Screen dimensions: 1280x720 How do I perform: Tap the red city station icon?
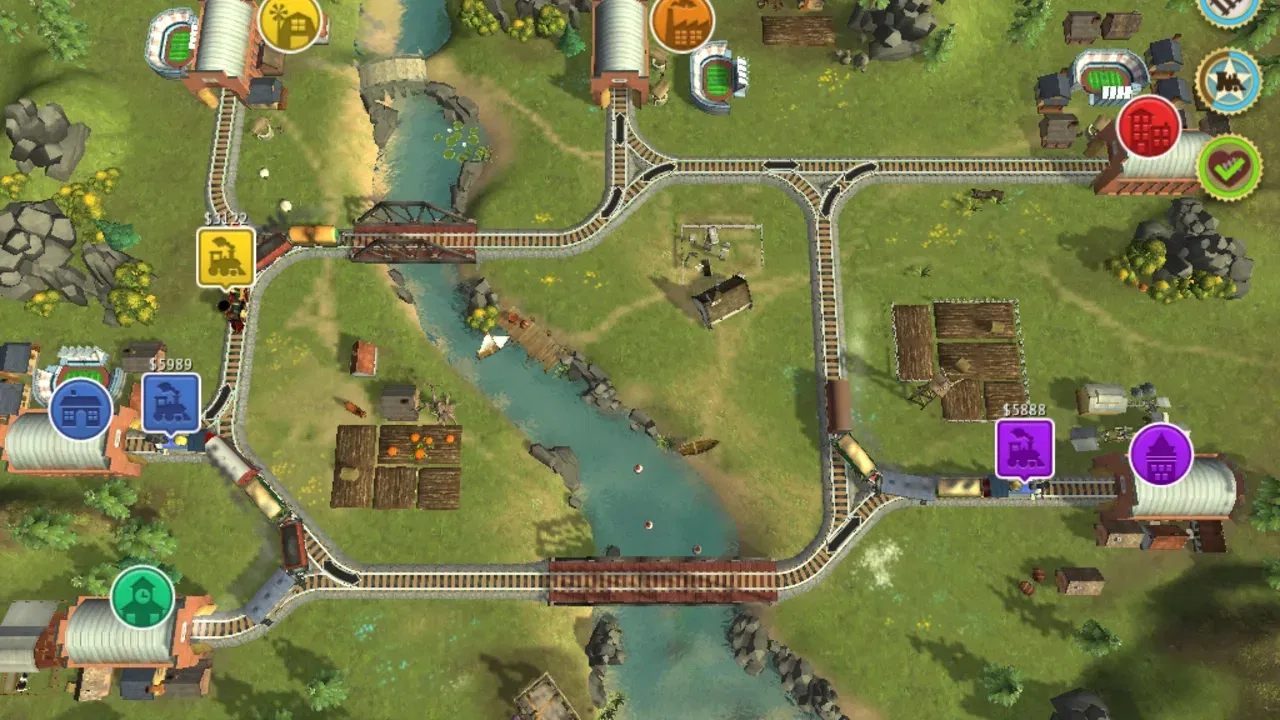tap(1149, 127)
